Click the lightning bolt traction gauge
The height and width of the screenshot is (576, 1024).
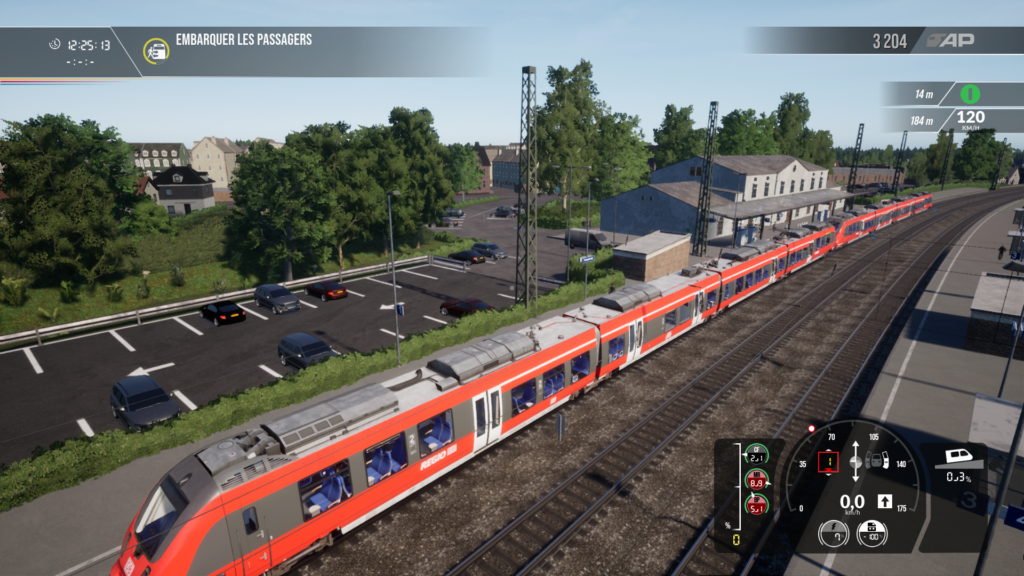[x=833, y=534]
